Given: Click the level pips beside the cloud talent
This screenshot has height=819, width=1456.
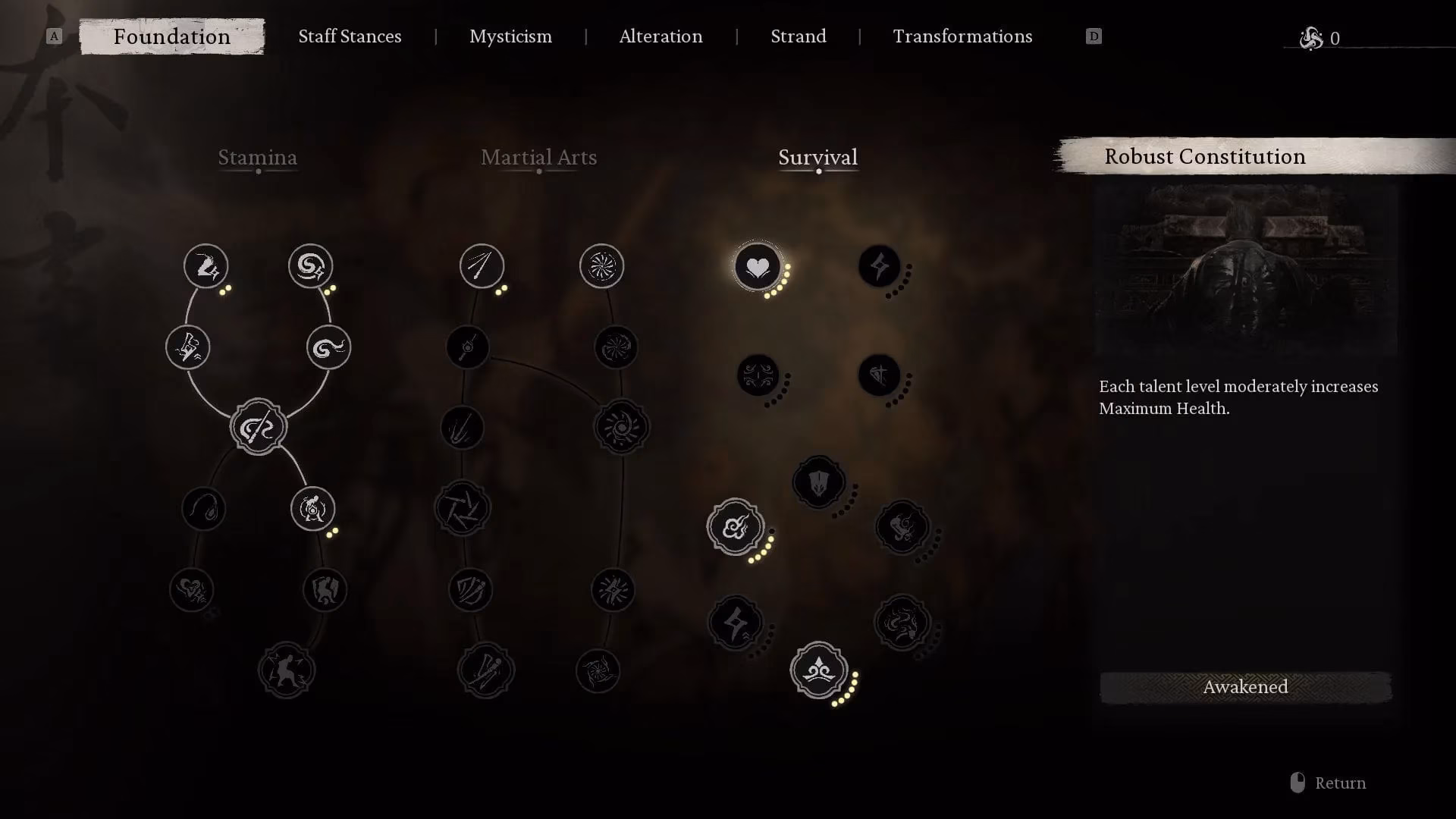Looking at the screenshot, I should point(762,552).
